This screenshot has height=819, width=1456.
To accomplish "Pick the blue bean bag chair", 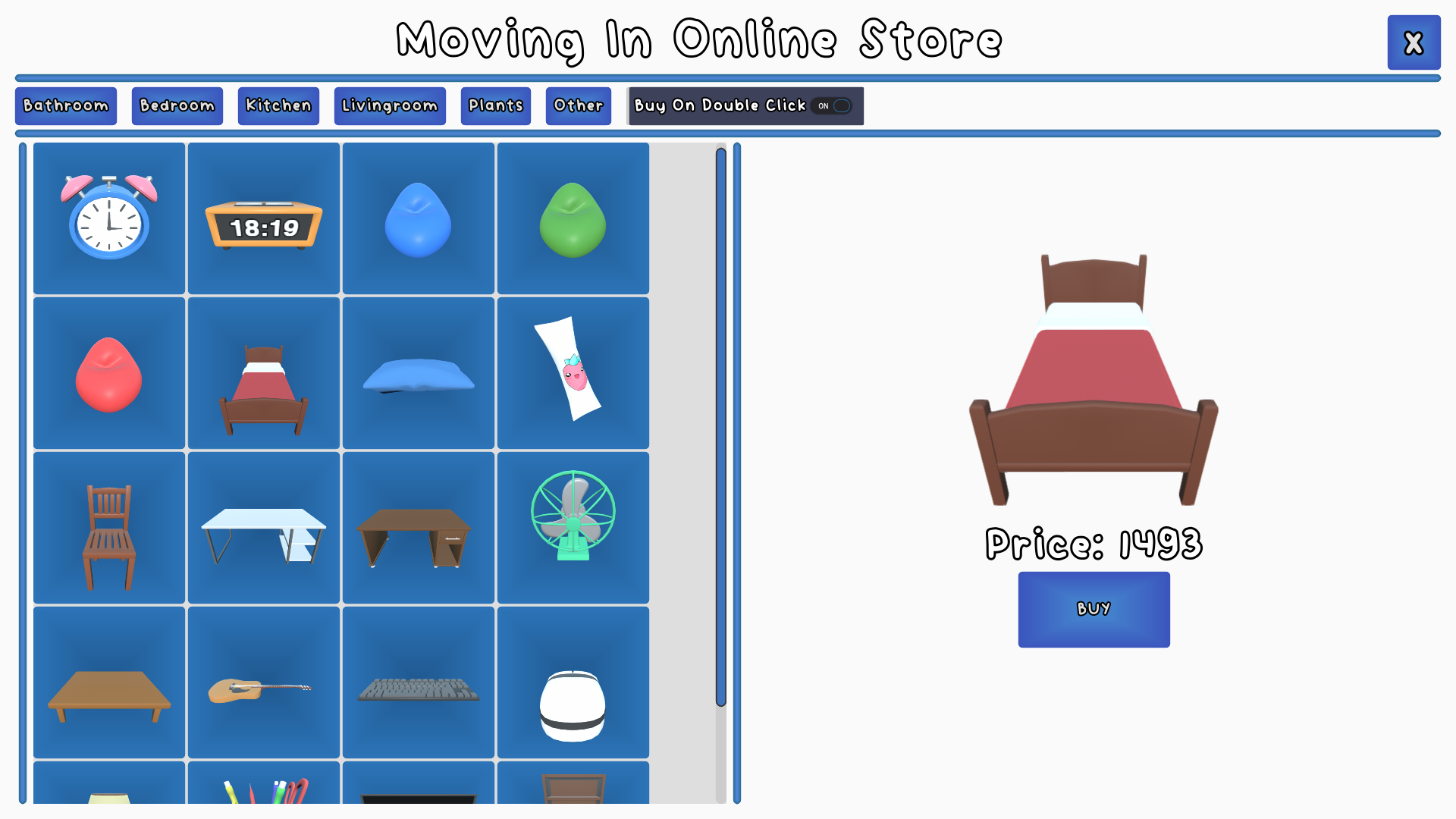I will pos(418,218).
